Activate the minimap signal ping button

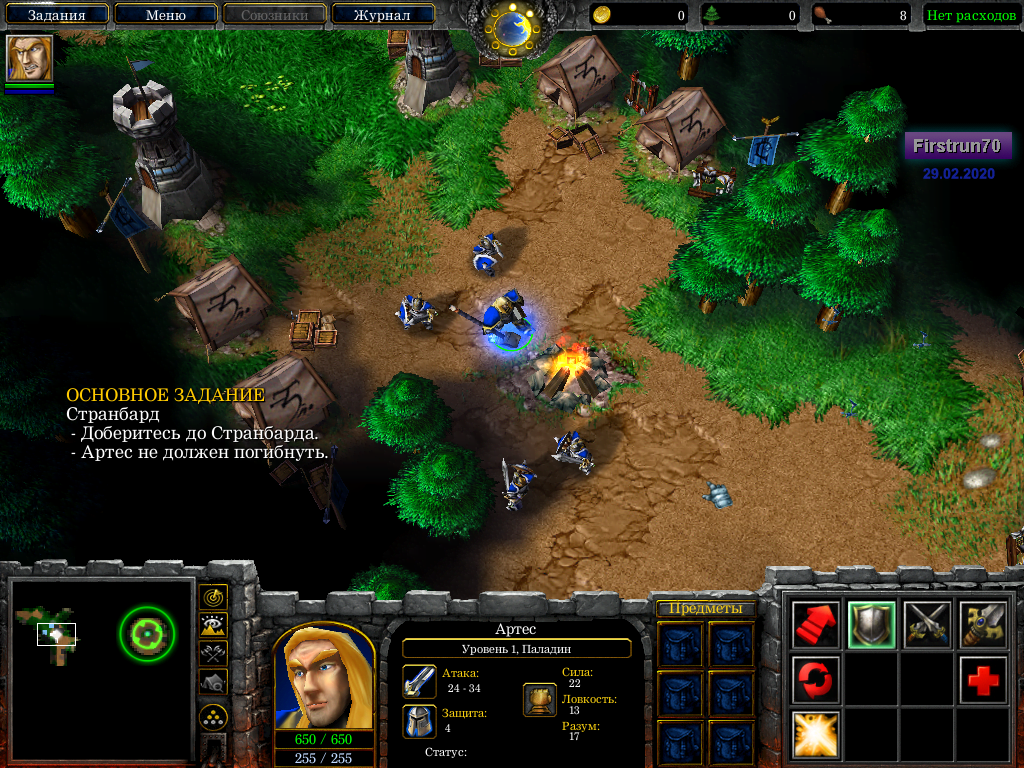(213, 597)
